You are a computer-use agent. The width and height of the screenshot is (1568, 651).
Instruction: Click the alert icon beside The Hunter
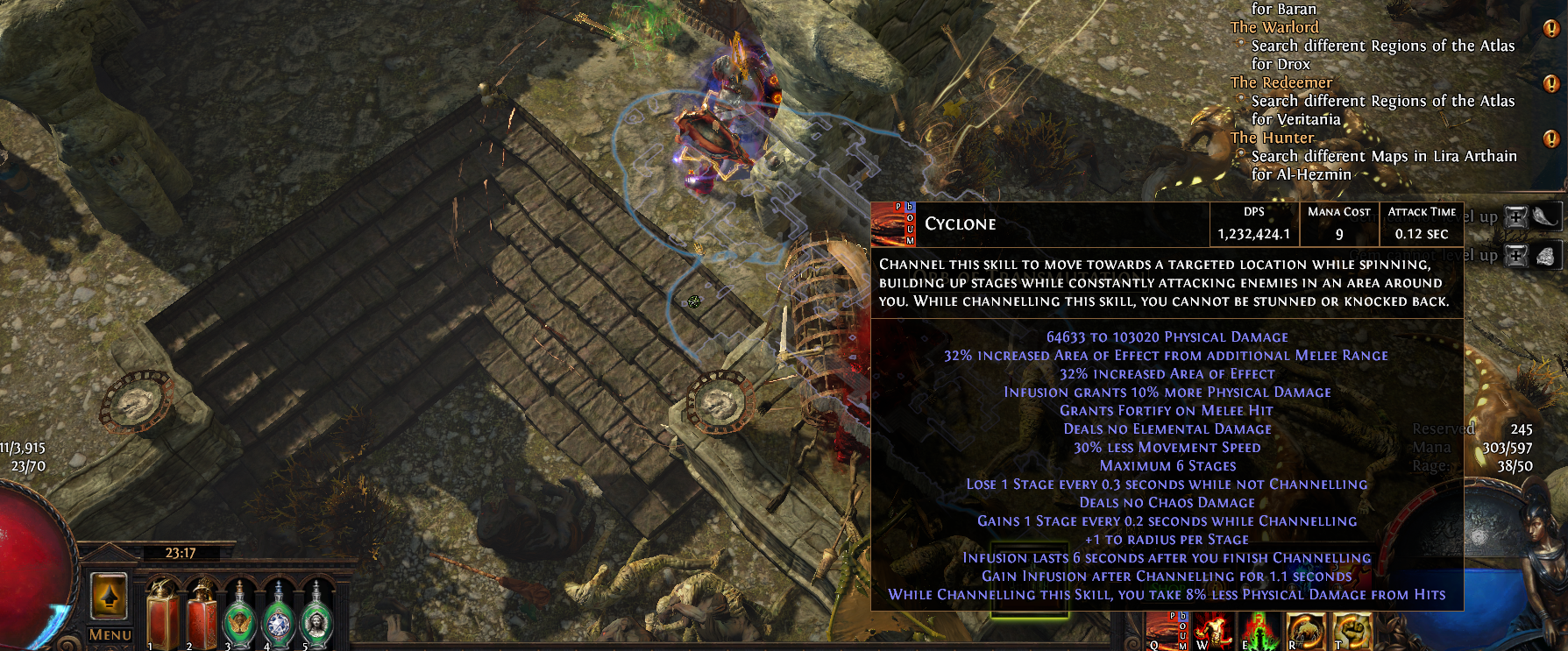(1550, 138)
